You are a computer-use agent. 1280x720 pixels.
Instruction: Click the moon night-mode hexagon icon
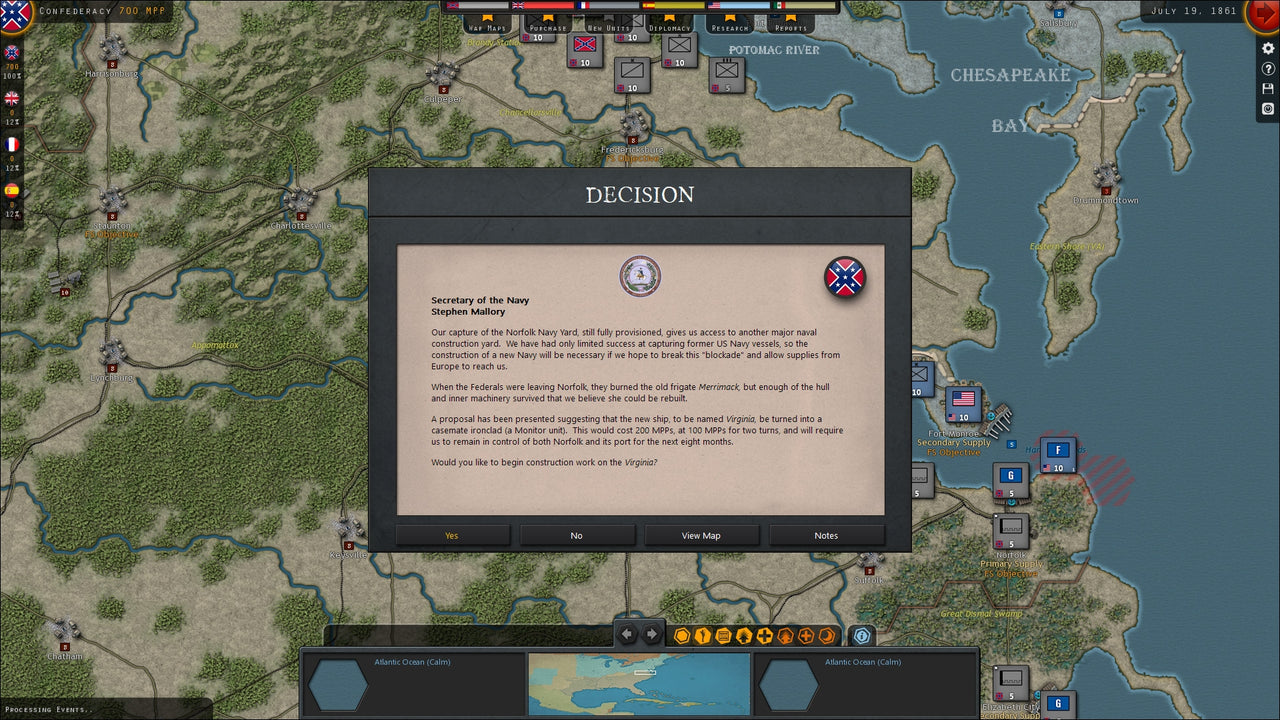coord(827,635)
